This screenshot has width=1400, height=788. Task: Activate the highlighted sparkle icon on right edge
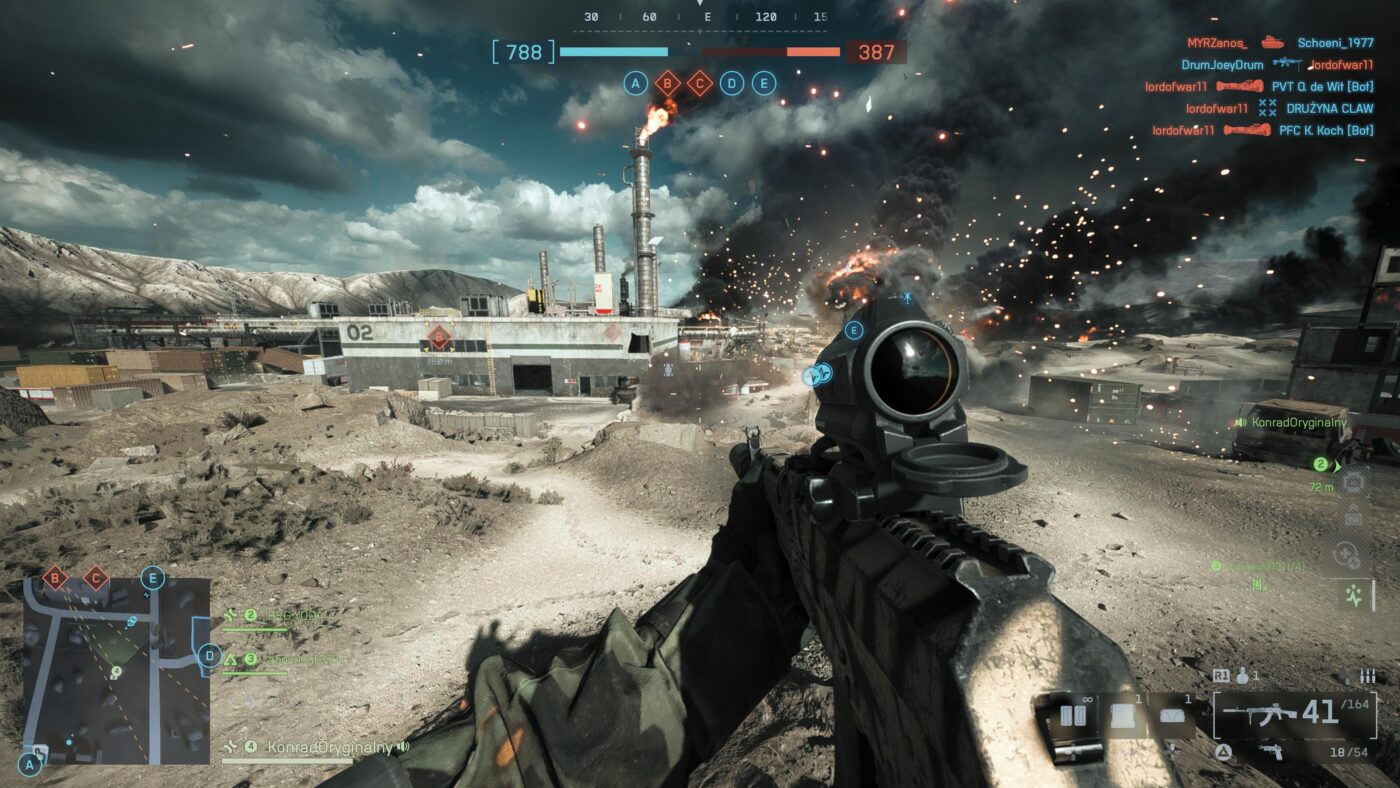[1354, 596]
